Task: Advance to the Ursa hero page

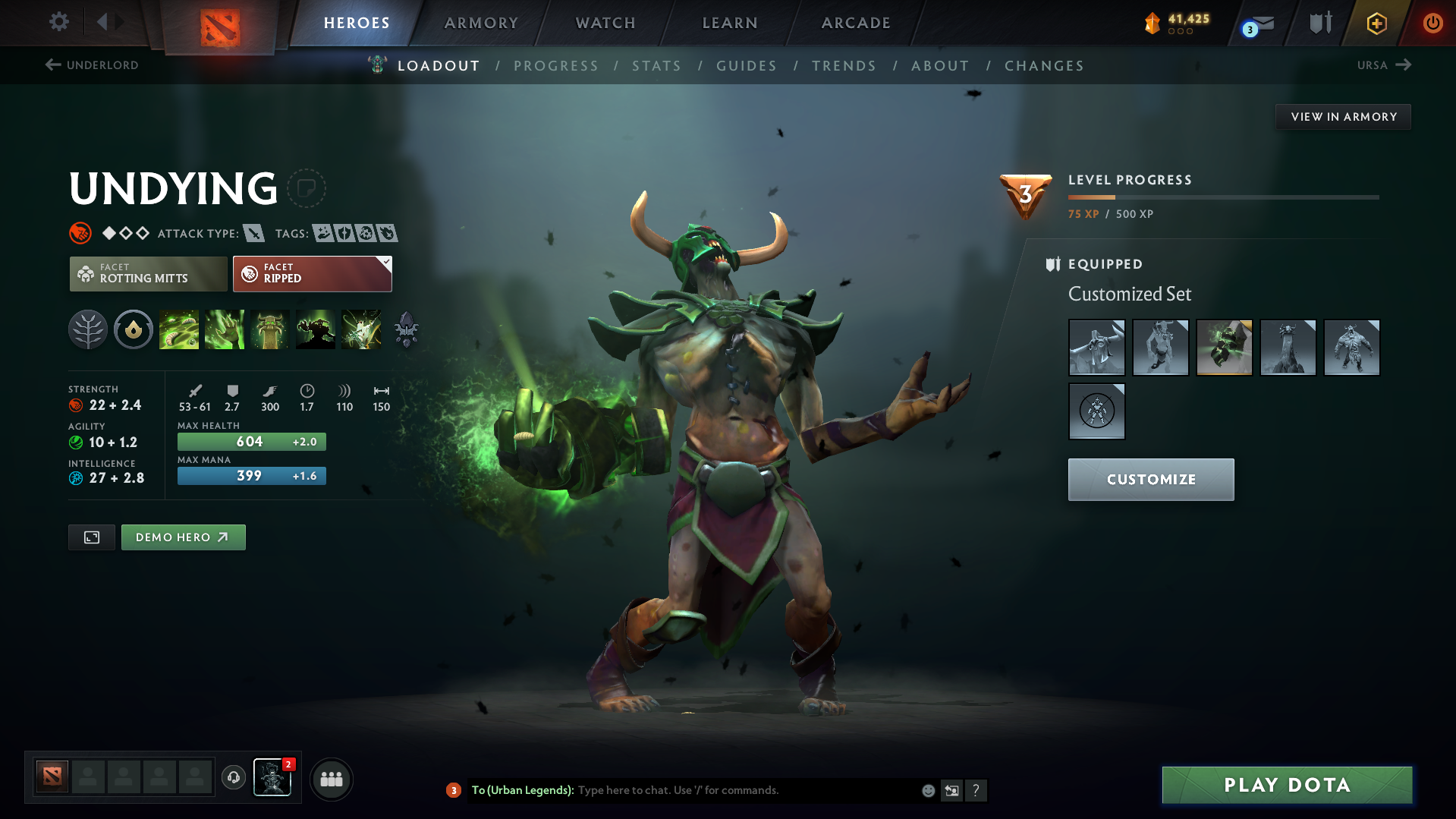Action: tap(1384, 65)
